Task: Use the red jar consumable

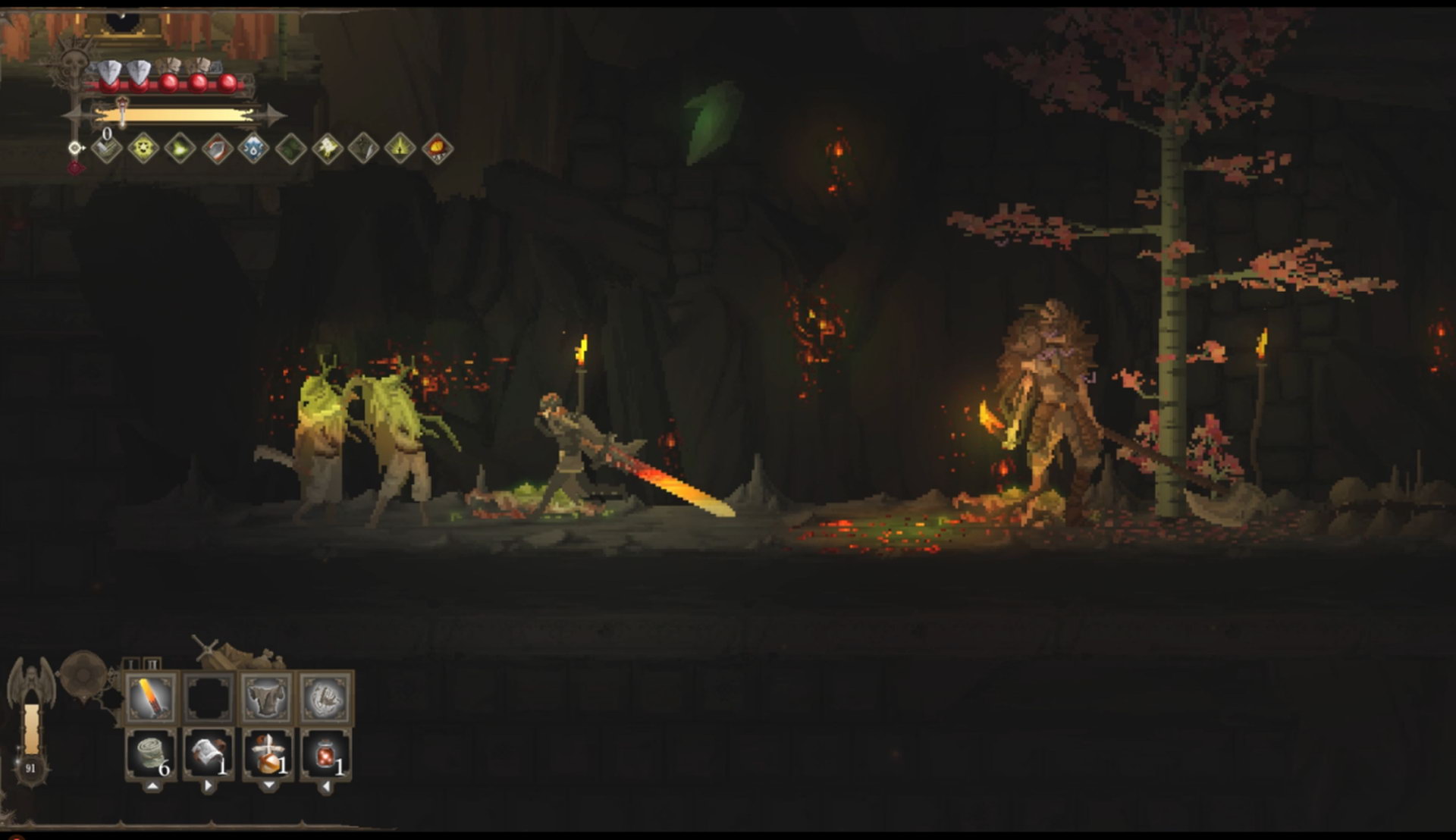Action: coord(325,754)
